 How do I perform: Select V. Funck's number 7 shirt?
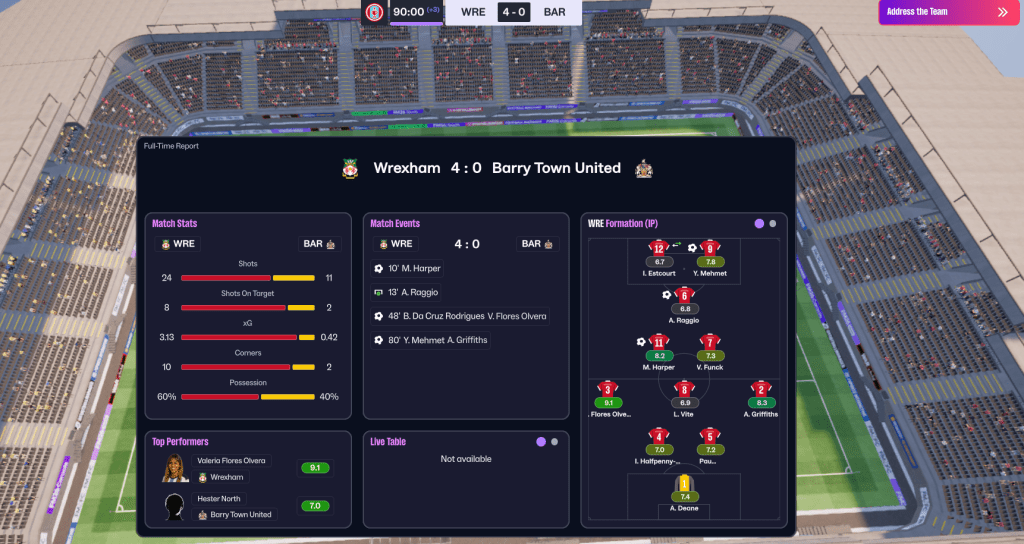tap(710, 342)
